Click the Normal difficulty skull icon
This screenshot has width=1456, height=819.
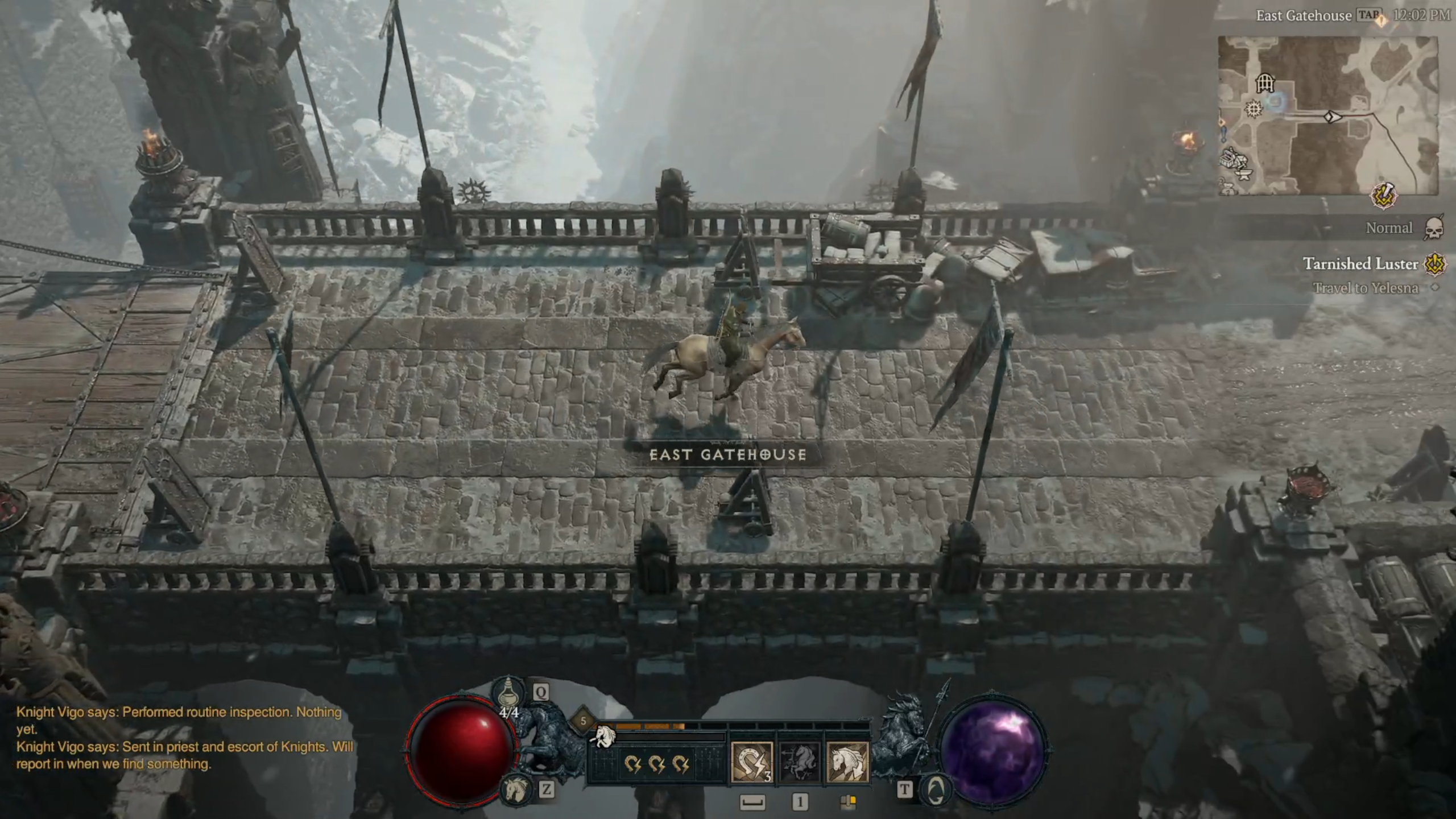click(x=1434, y=229)
